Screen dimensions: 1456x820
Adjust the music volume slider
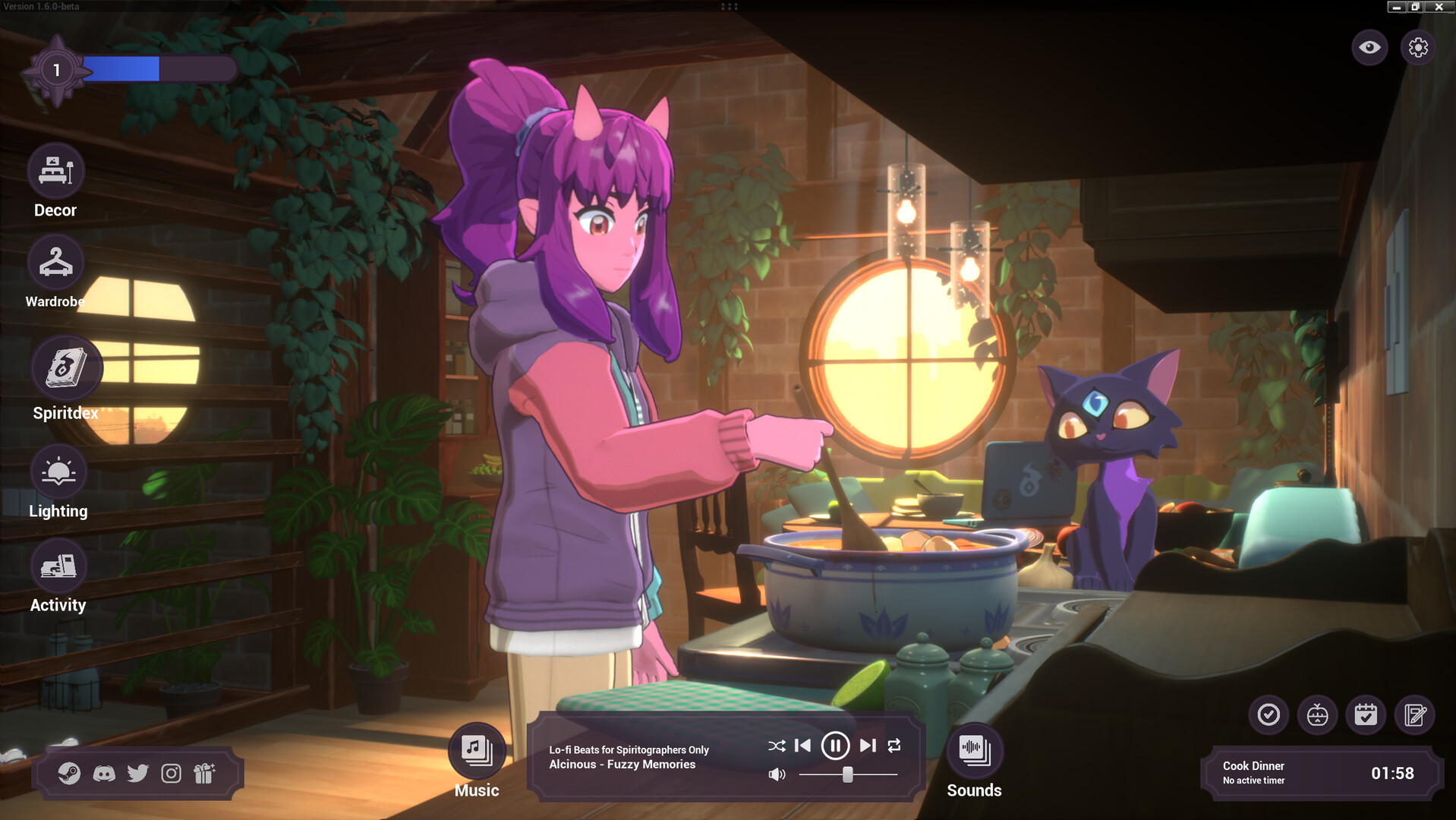[848, 775]
